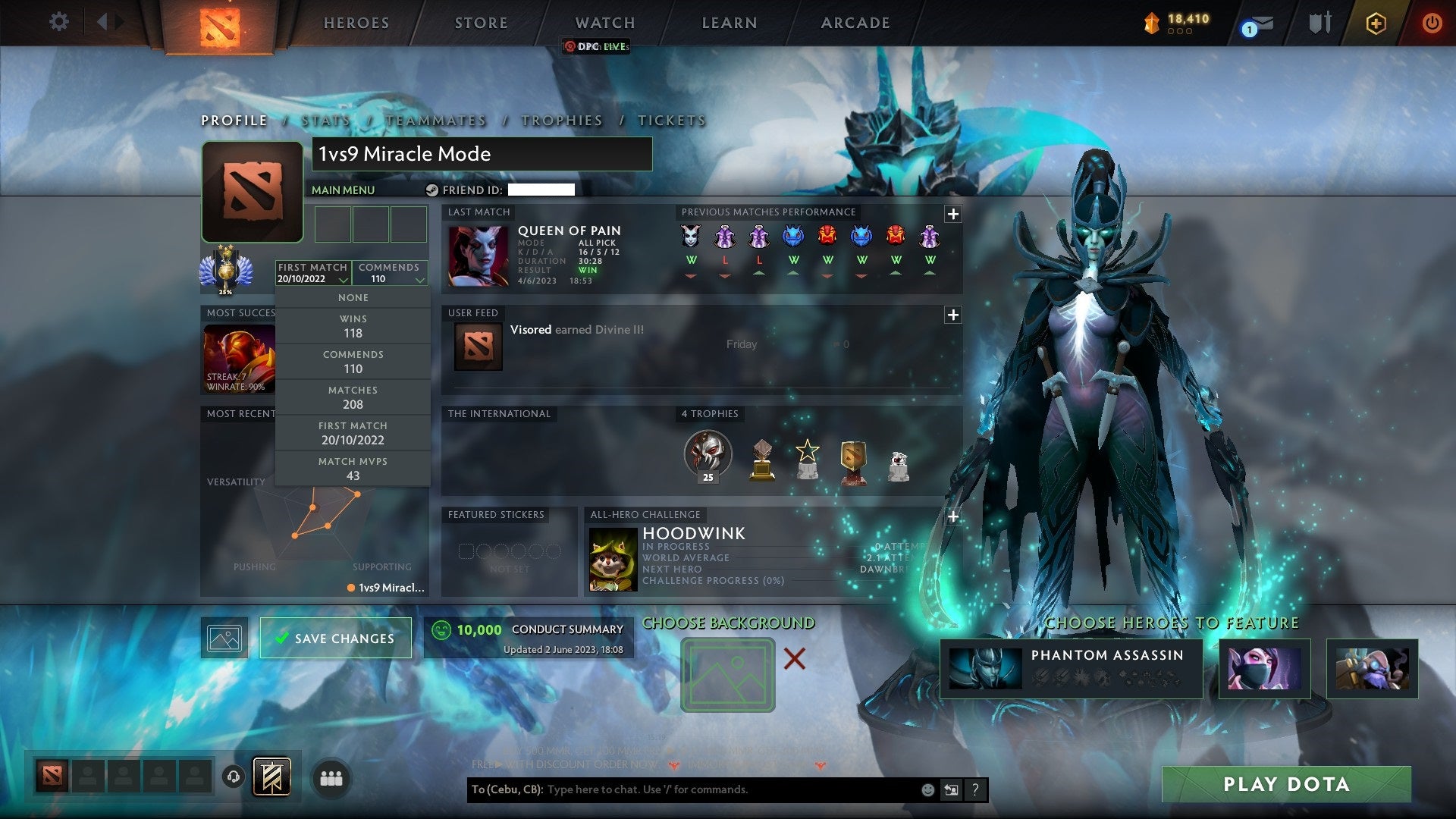This screenshot has height=819, width=1456.
Task: Select MATCH MVPS from the open stat list
Action: (x=353, y=467)
